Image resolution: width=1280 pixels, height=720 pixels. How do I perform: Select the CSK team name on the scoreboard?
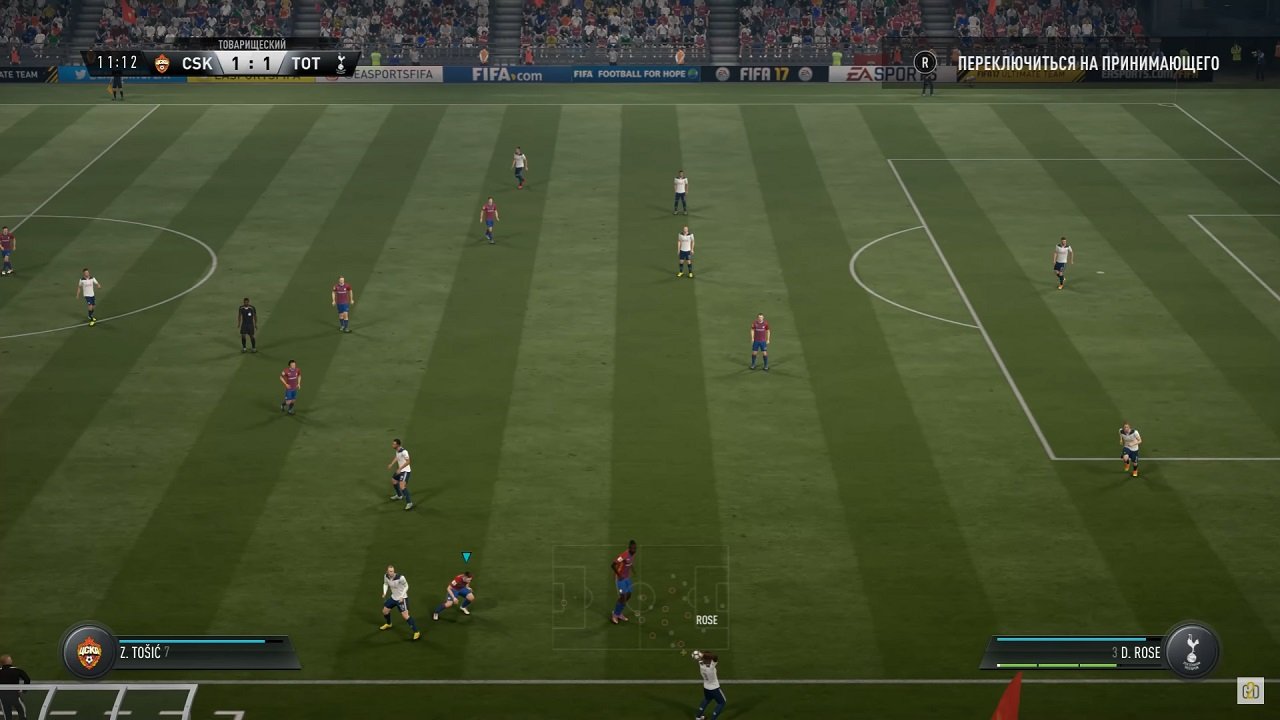pos(198,63)
